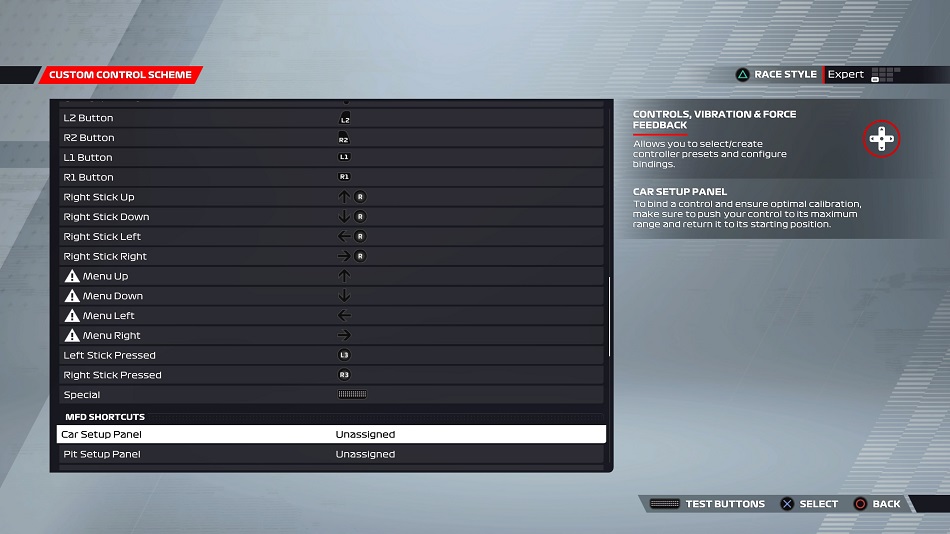Image resolution: width=950 pixels, height=534 pixels.
Task: Select the Right Stick Right row
Action: click(x=331, y=257)
